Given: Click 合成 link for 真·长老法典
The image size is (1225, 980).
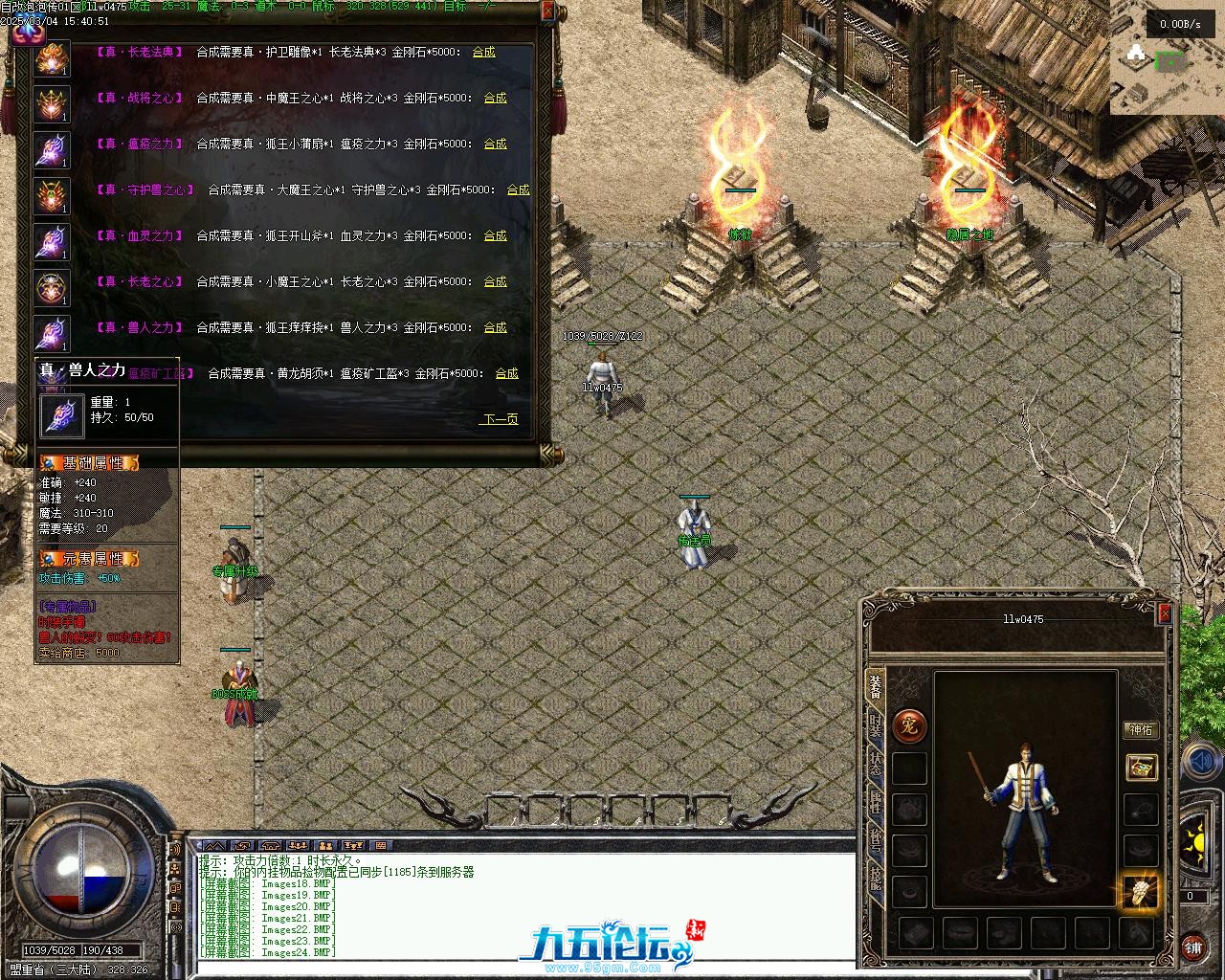Looking at the screenshot, I should [x=483, y=52].
